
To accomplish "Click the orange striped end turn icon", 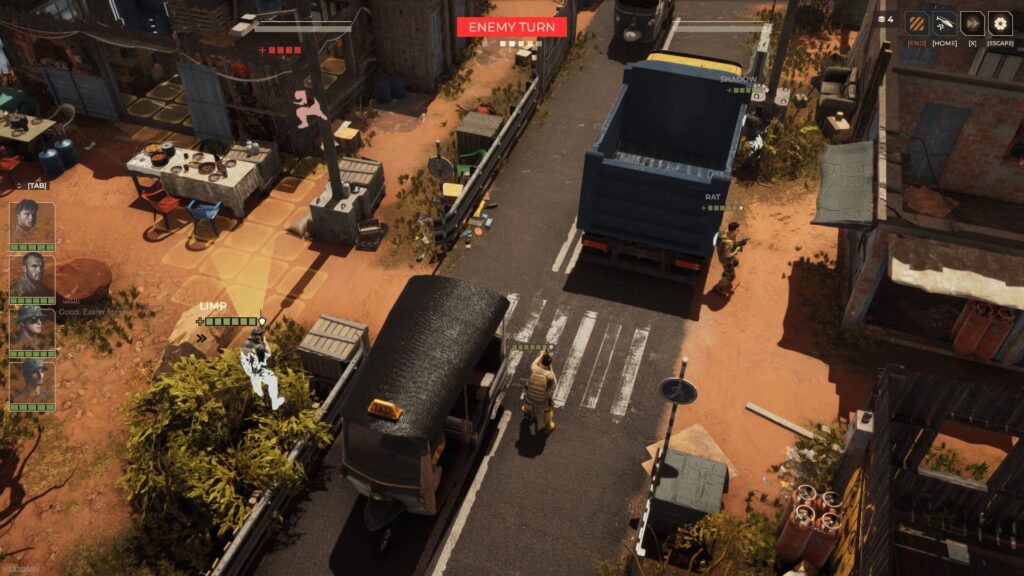I will (916, 23).
